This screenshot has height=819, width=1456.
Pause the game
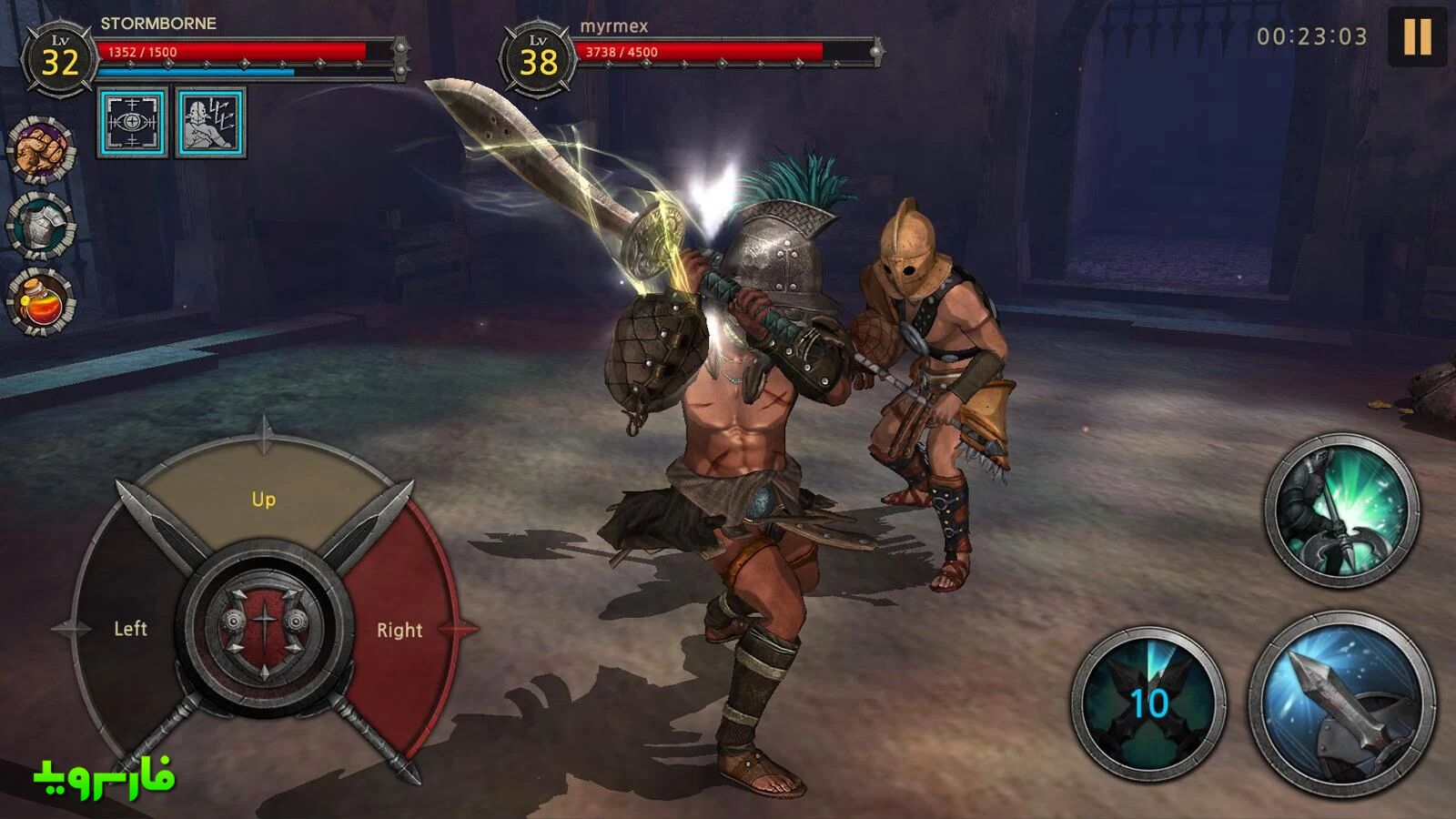(1416, 37)
